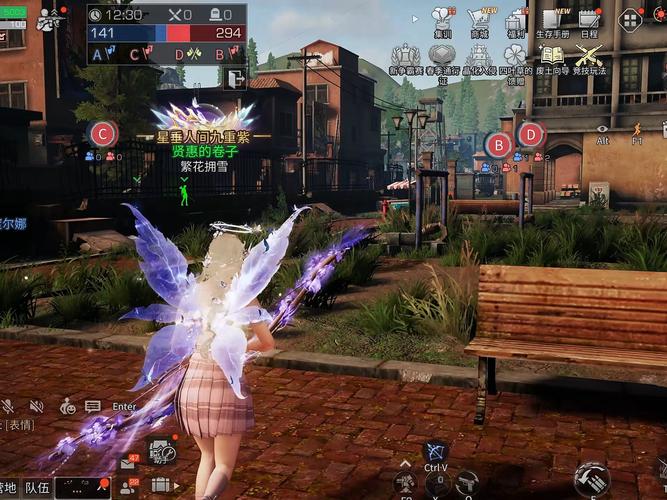Open the friends list with 22 badge
Screen dimensions: 667x500
130,486
